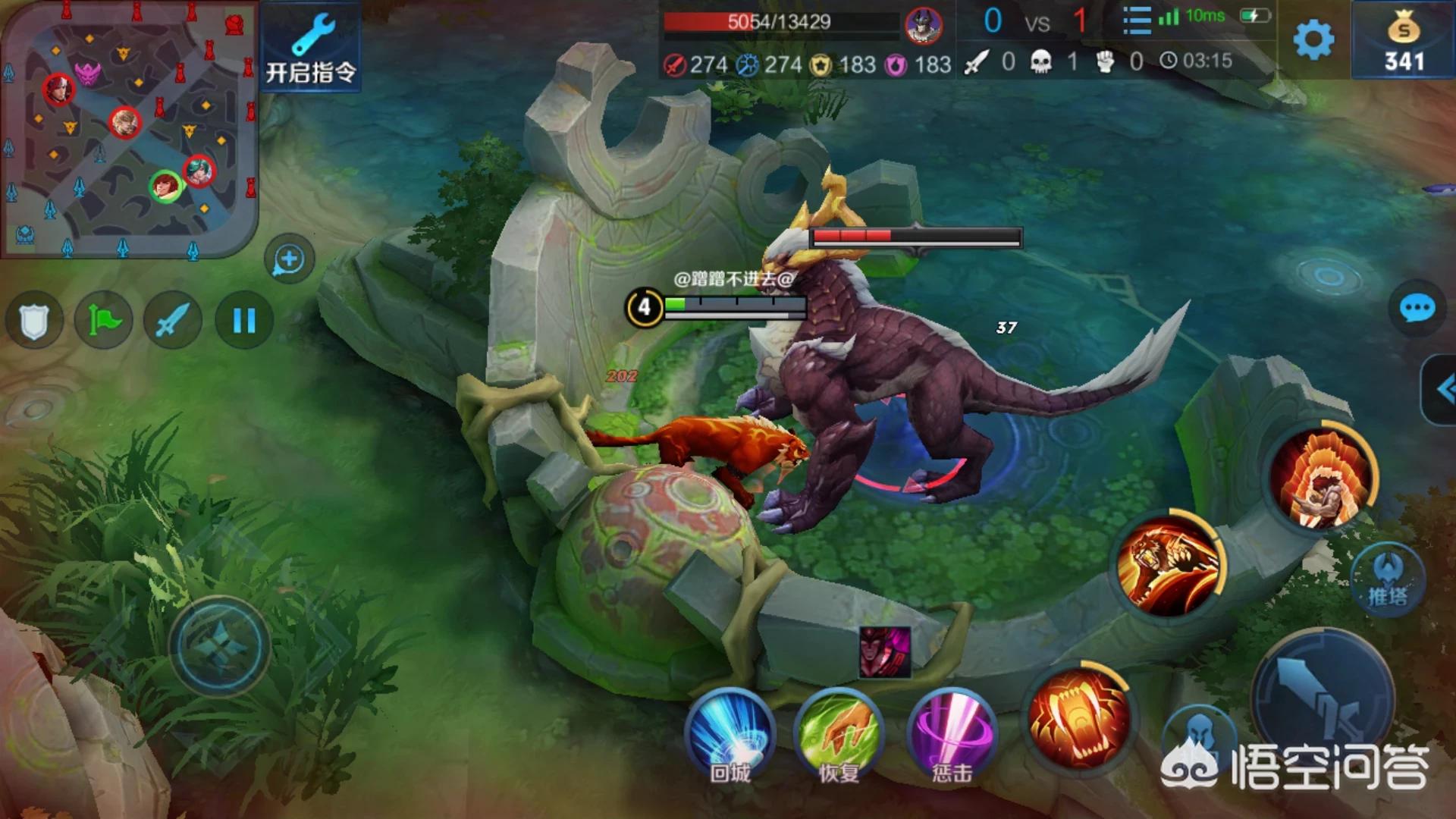
Task: Click the minimap
Action: 129,129
